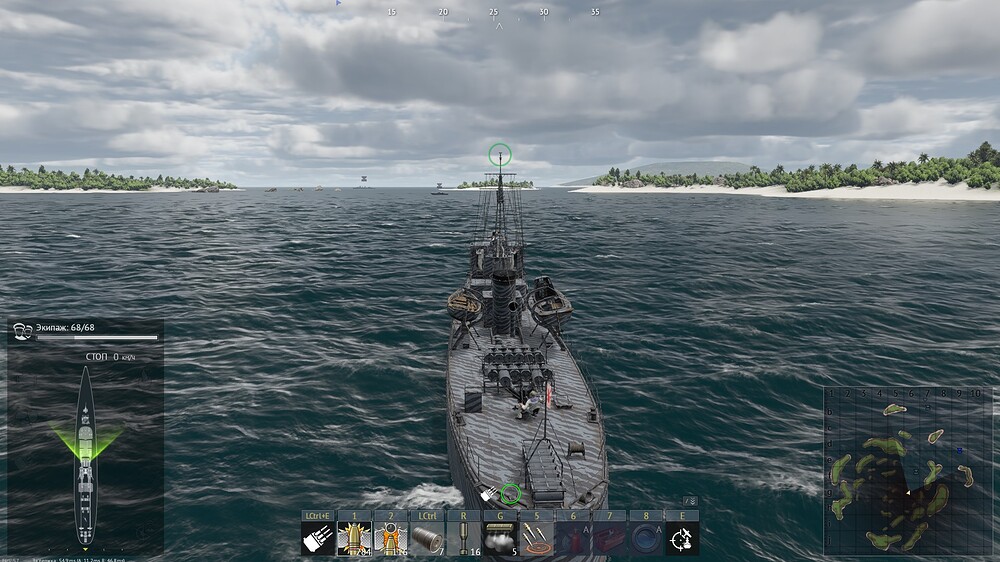Click the ship damage silhouette panel

86,455
